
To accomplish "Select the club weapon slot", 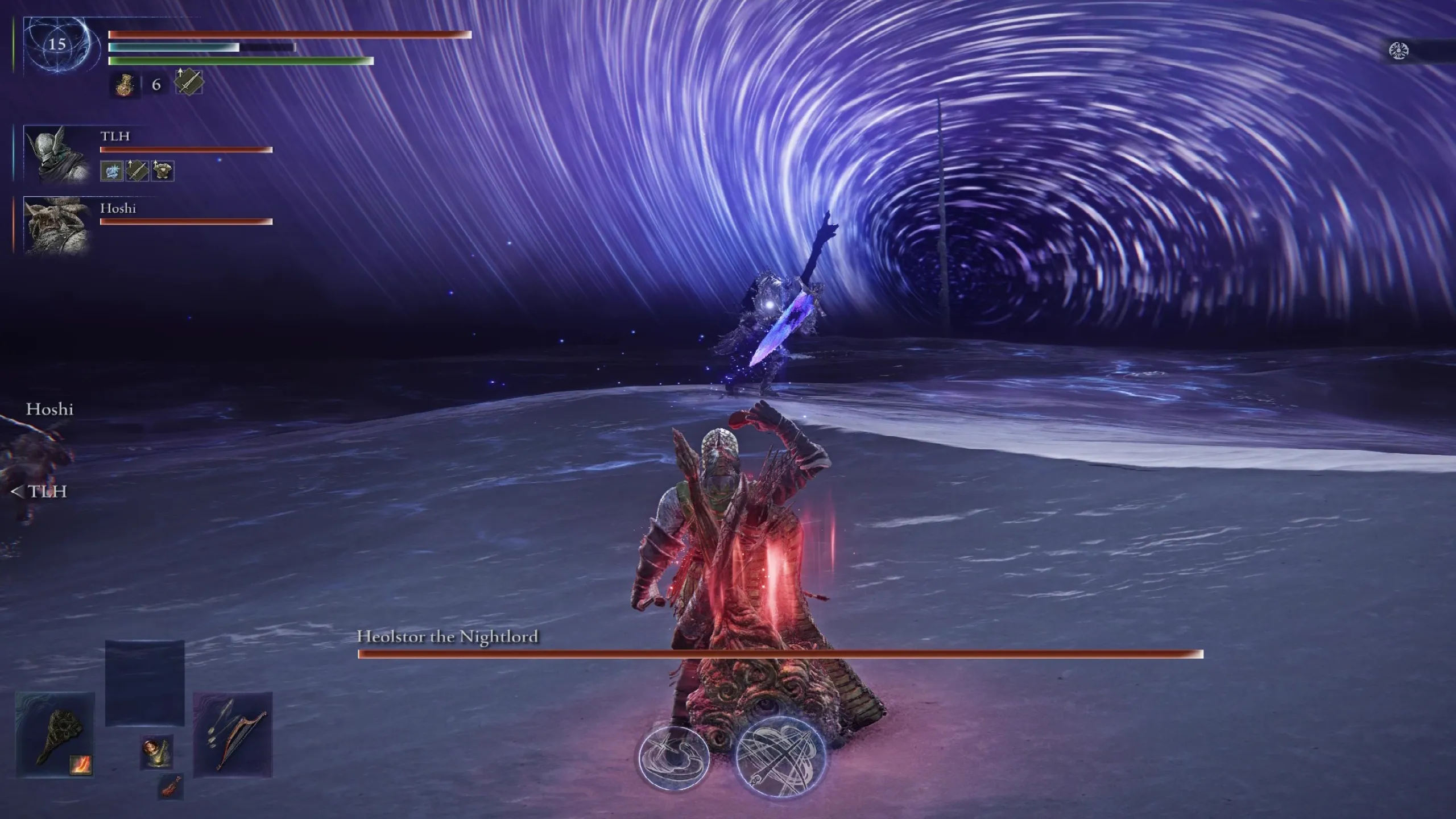I will [55, 735].
